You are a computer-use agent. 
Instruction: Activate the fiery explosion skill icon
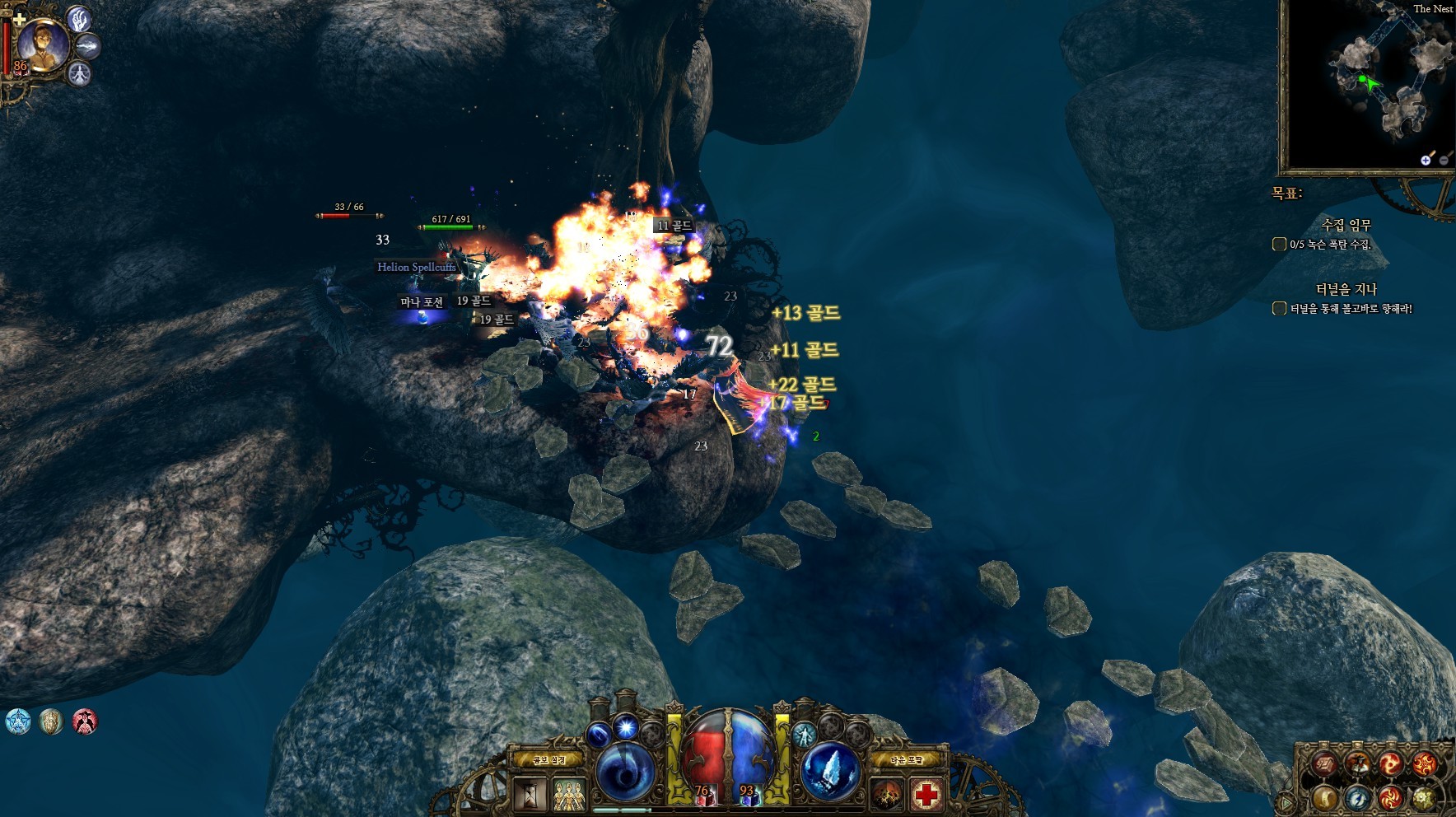pyautogui.click(x=888, y=795)
